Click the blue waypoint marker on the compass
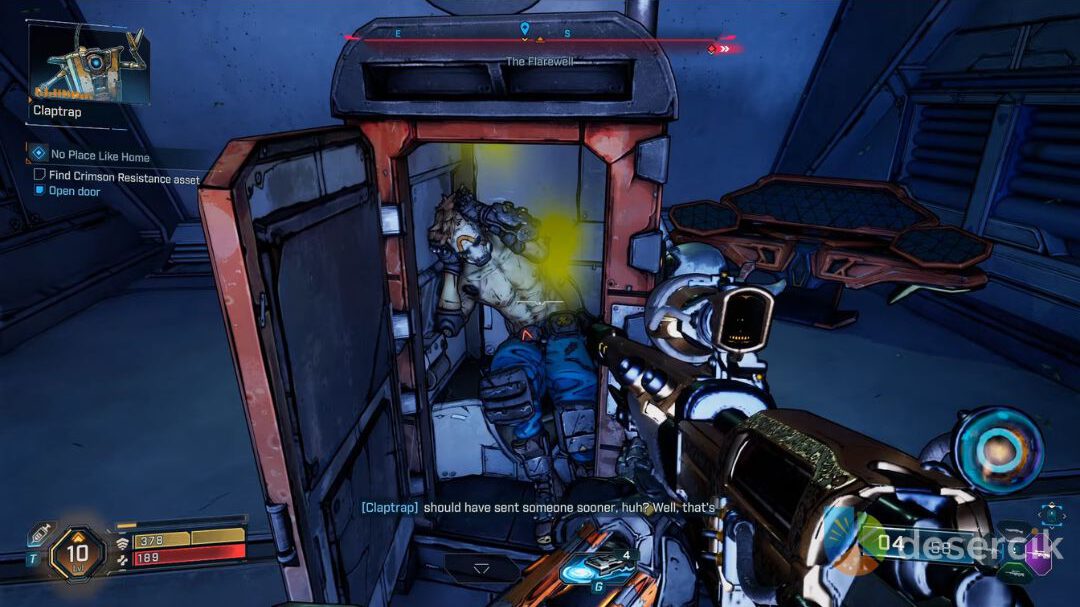This screenshot has width=1080, height=607. [525, 30]
